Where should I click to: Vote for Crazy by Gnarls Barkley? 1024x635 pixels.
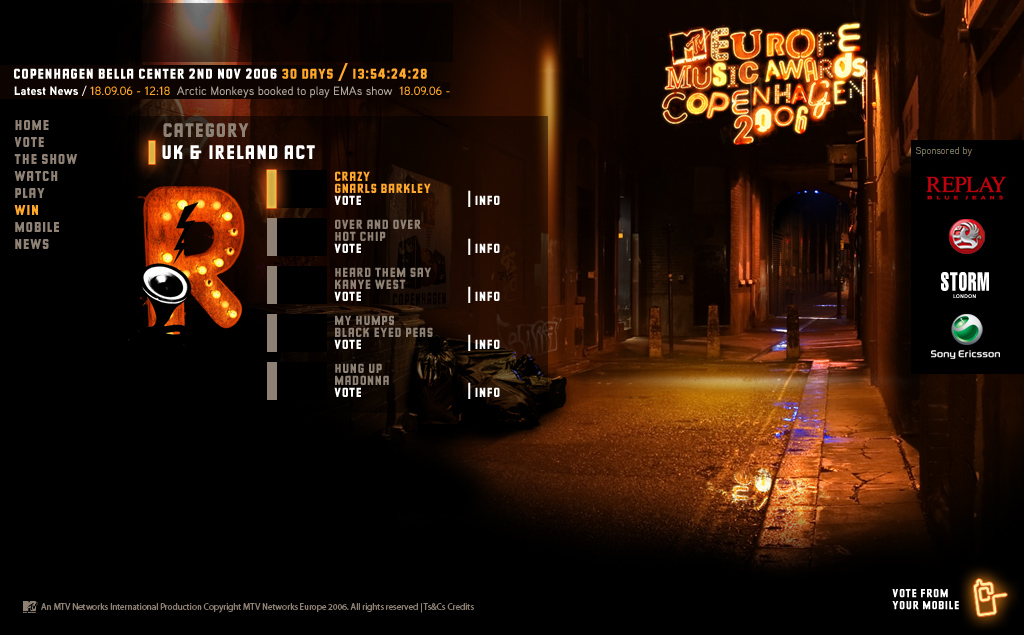[348, 200]
